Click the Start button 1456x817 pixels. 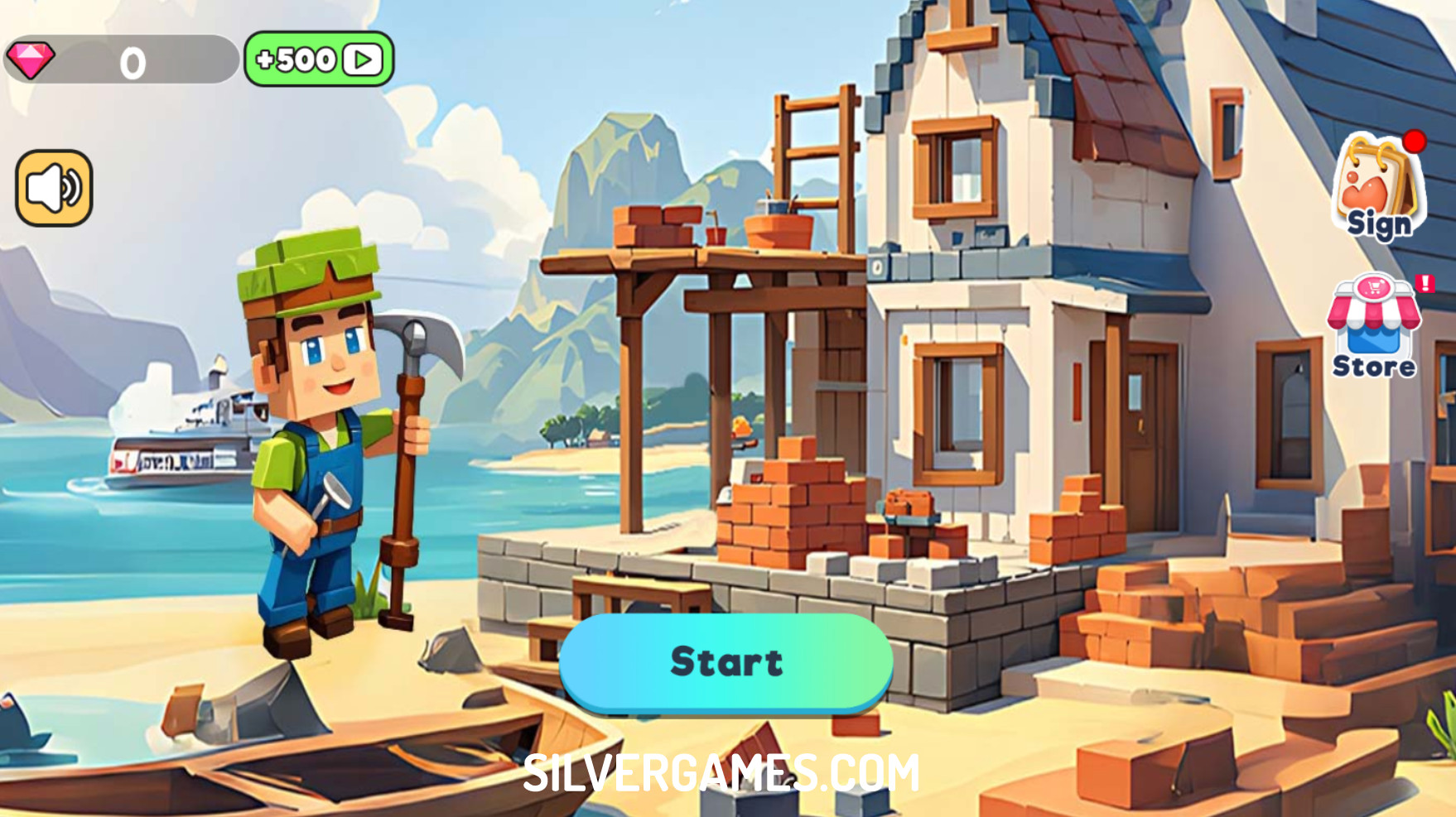point(726,662)
